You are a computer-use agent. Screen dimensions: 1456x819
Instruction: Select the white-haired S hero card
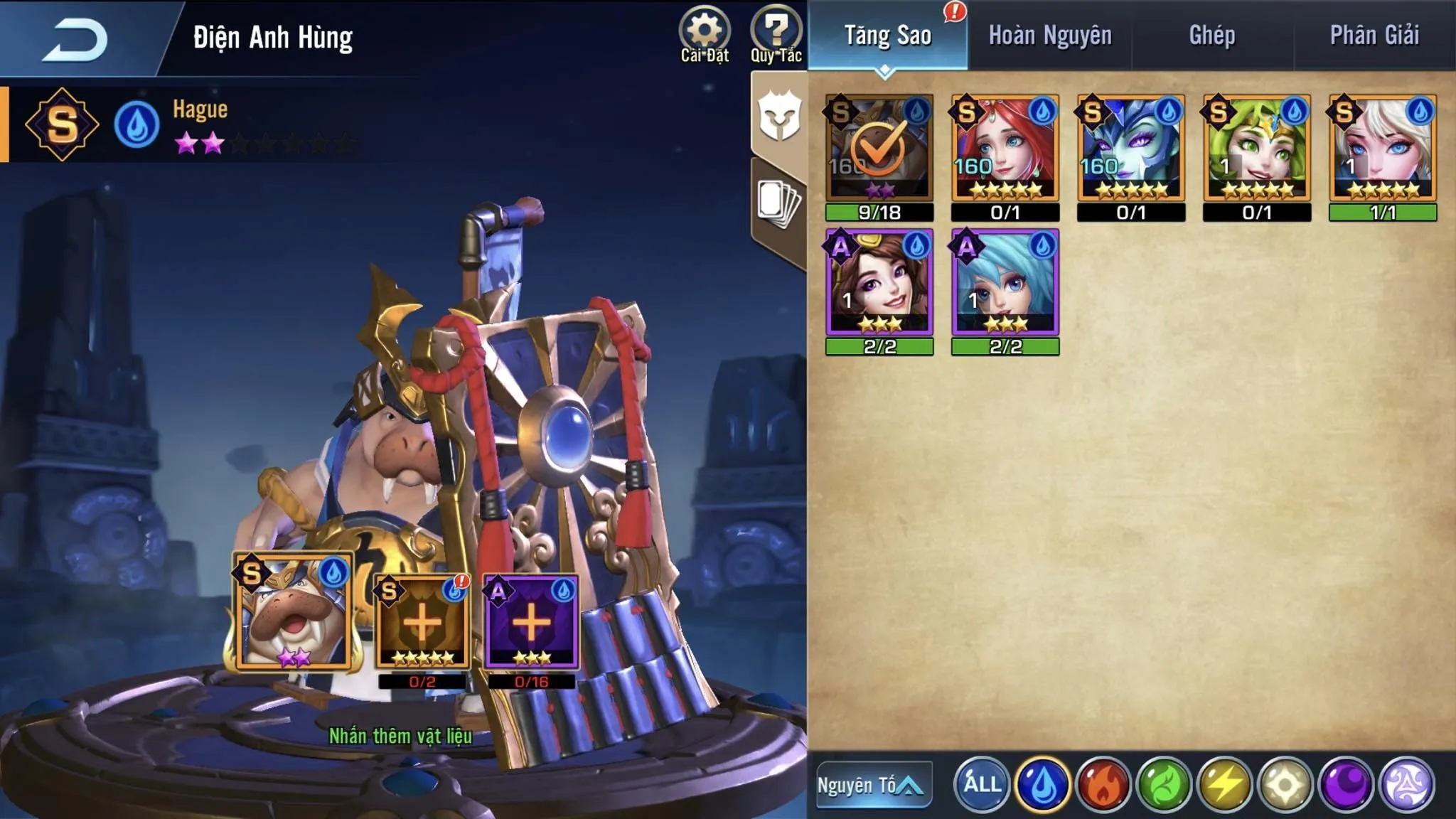(x=1383, y=148)
